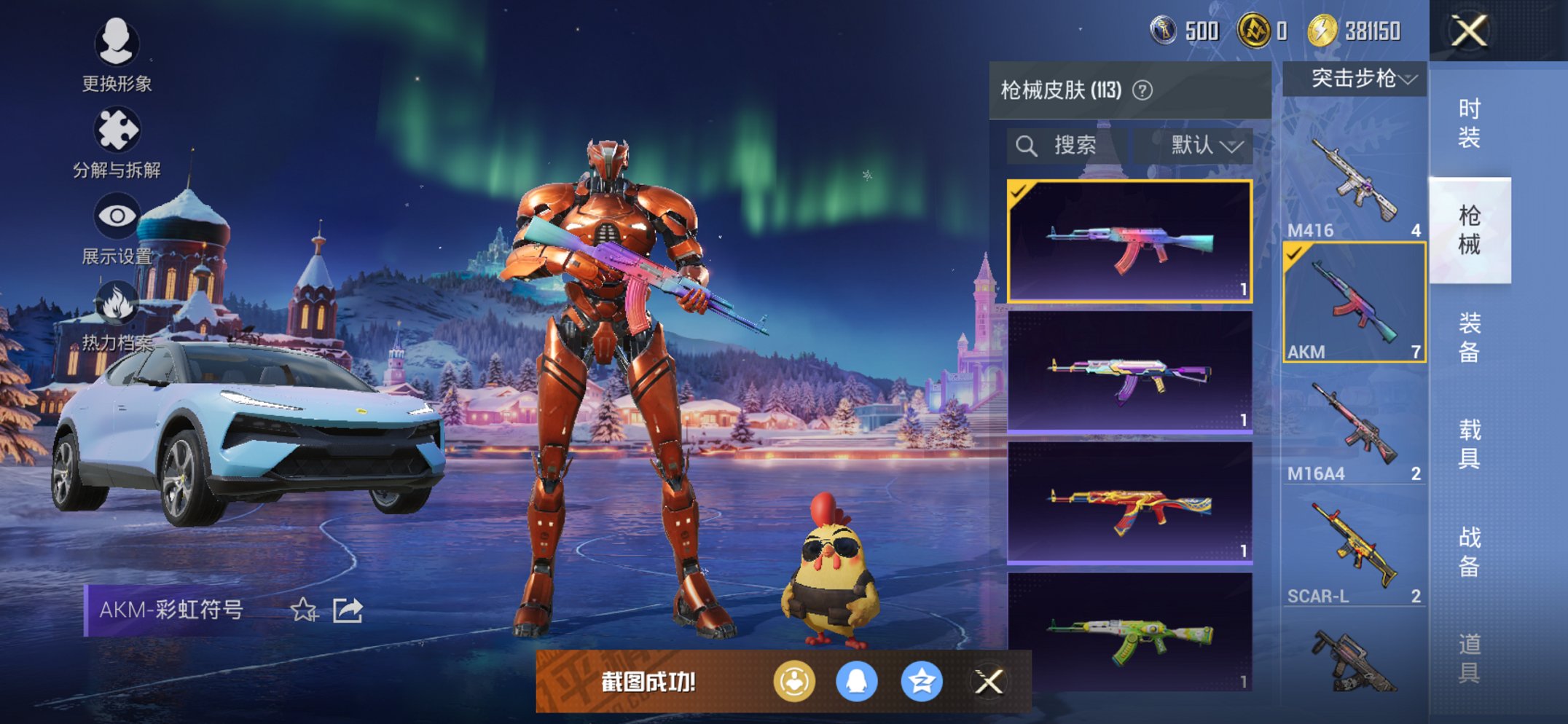Viewport: 1568px width, 724px height.
Task: Switch to the 战备 tab
Action: [x=1469, y=551]
